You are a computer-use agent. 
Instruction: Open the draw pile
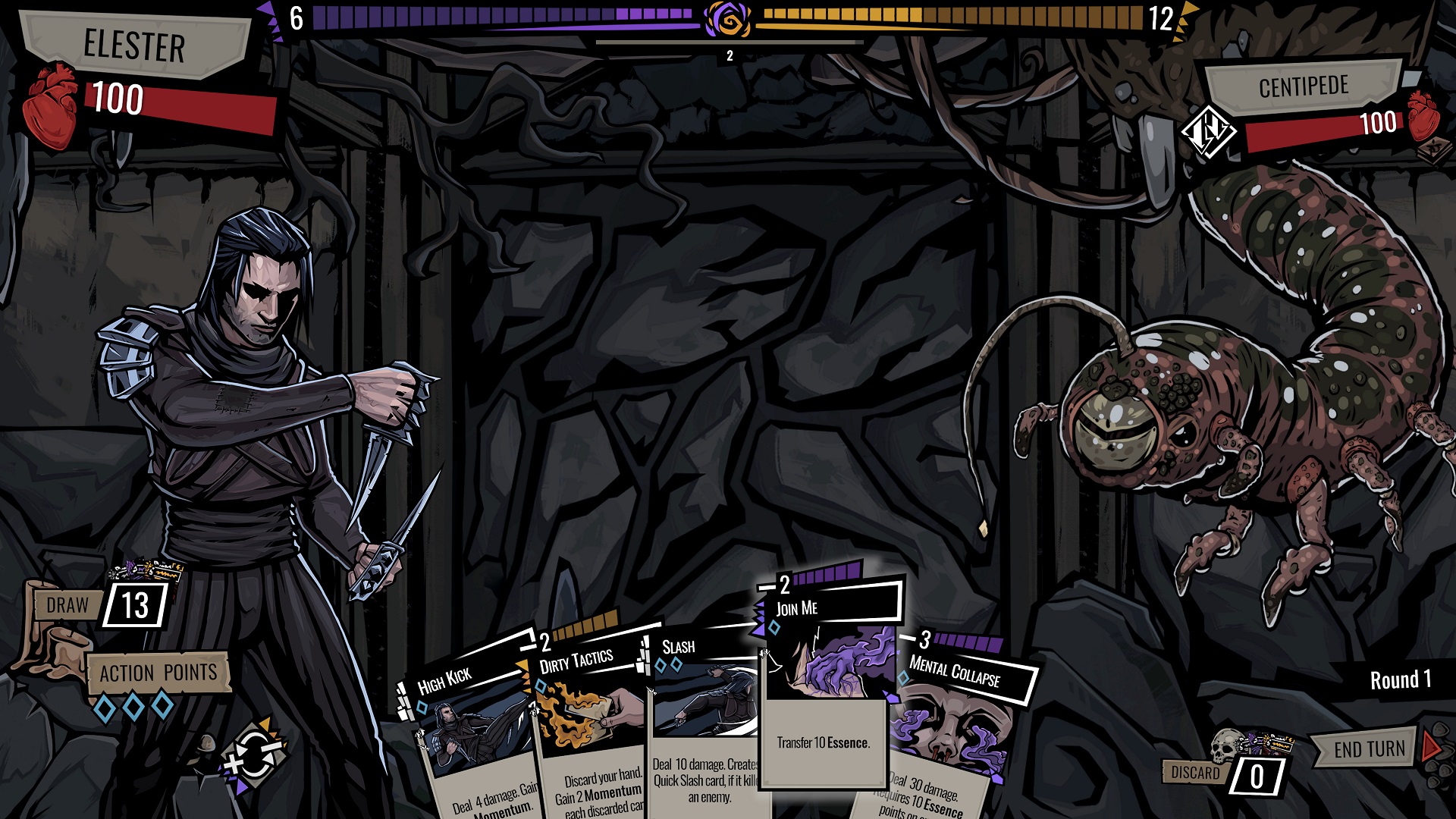tap(135, 605)
